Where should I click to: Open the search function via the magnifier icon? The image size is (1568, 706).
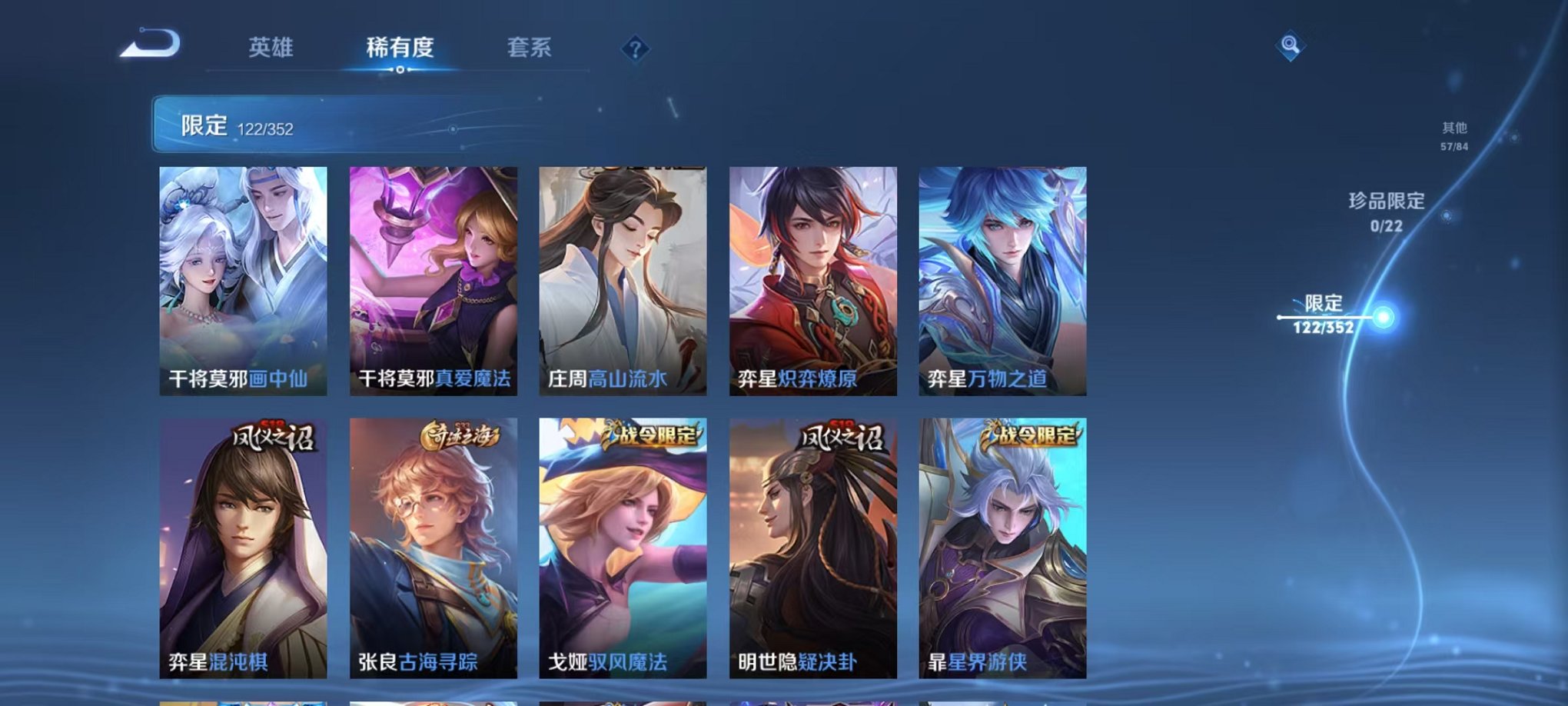click(1291, 46)
